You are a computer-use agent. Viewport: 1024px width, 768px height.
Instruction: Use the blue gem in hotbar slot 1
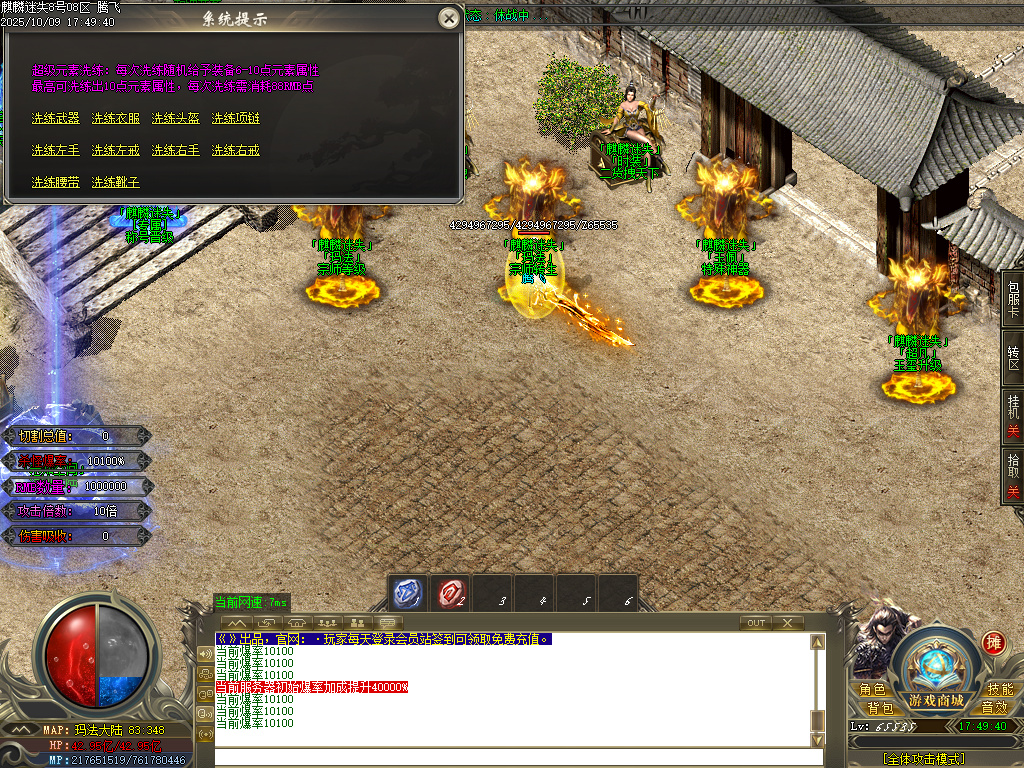408,593
